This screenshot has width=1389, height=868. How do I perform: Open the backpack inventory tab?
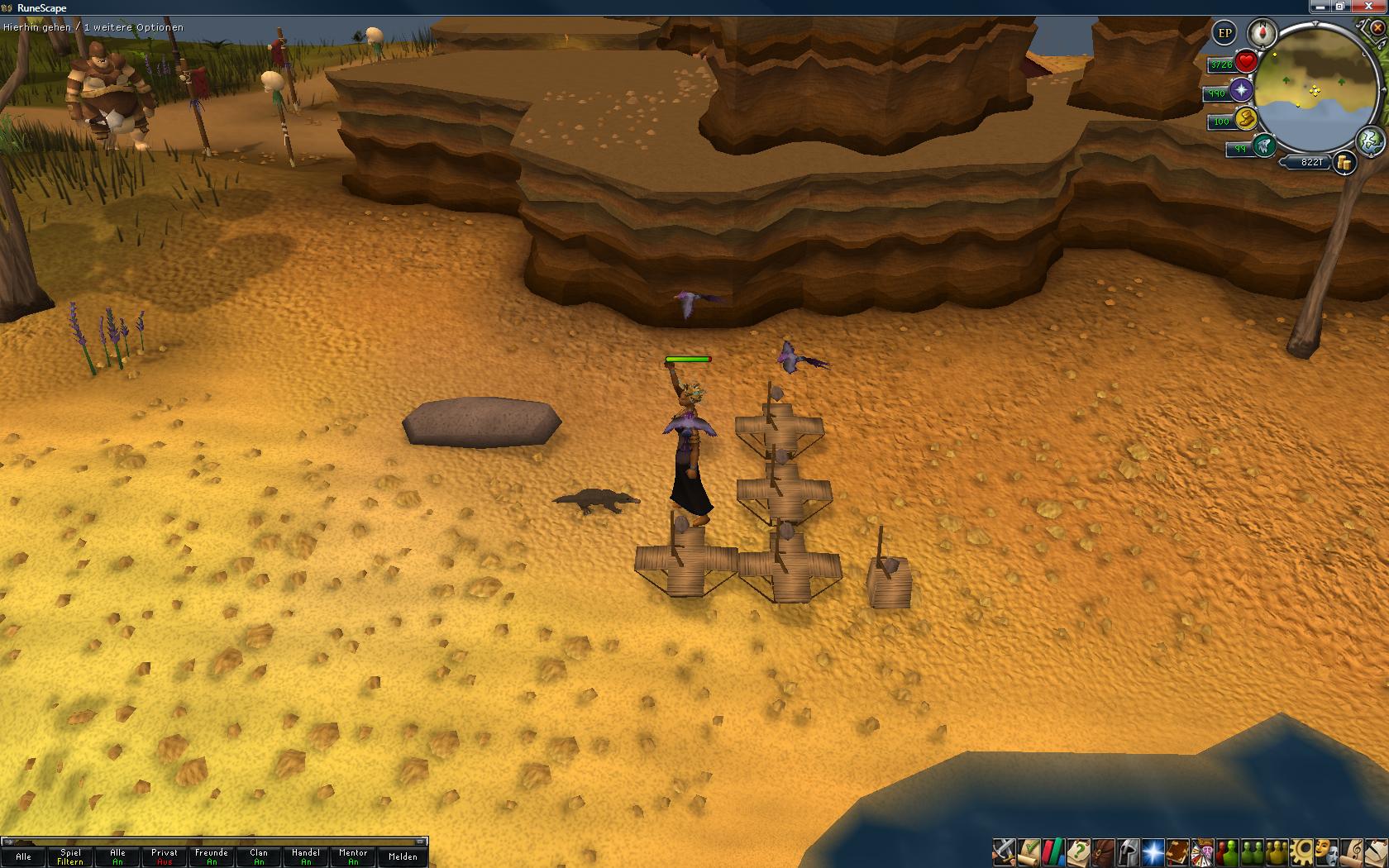1103,851
